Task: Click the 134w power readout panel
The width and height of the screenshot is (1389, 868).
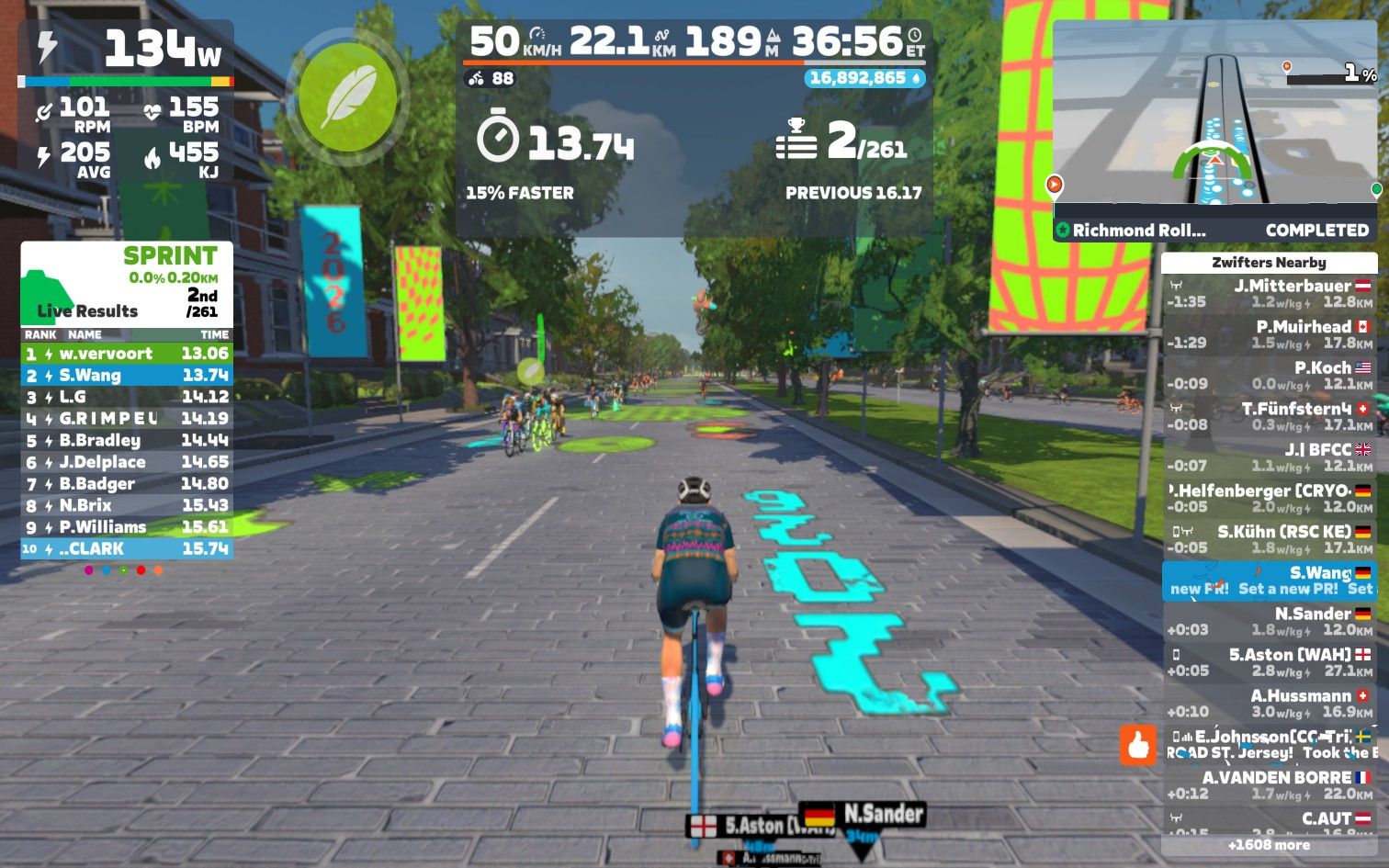Action: tap(126, 51)
